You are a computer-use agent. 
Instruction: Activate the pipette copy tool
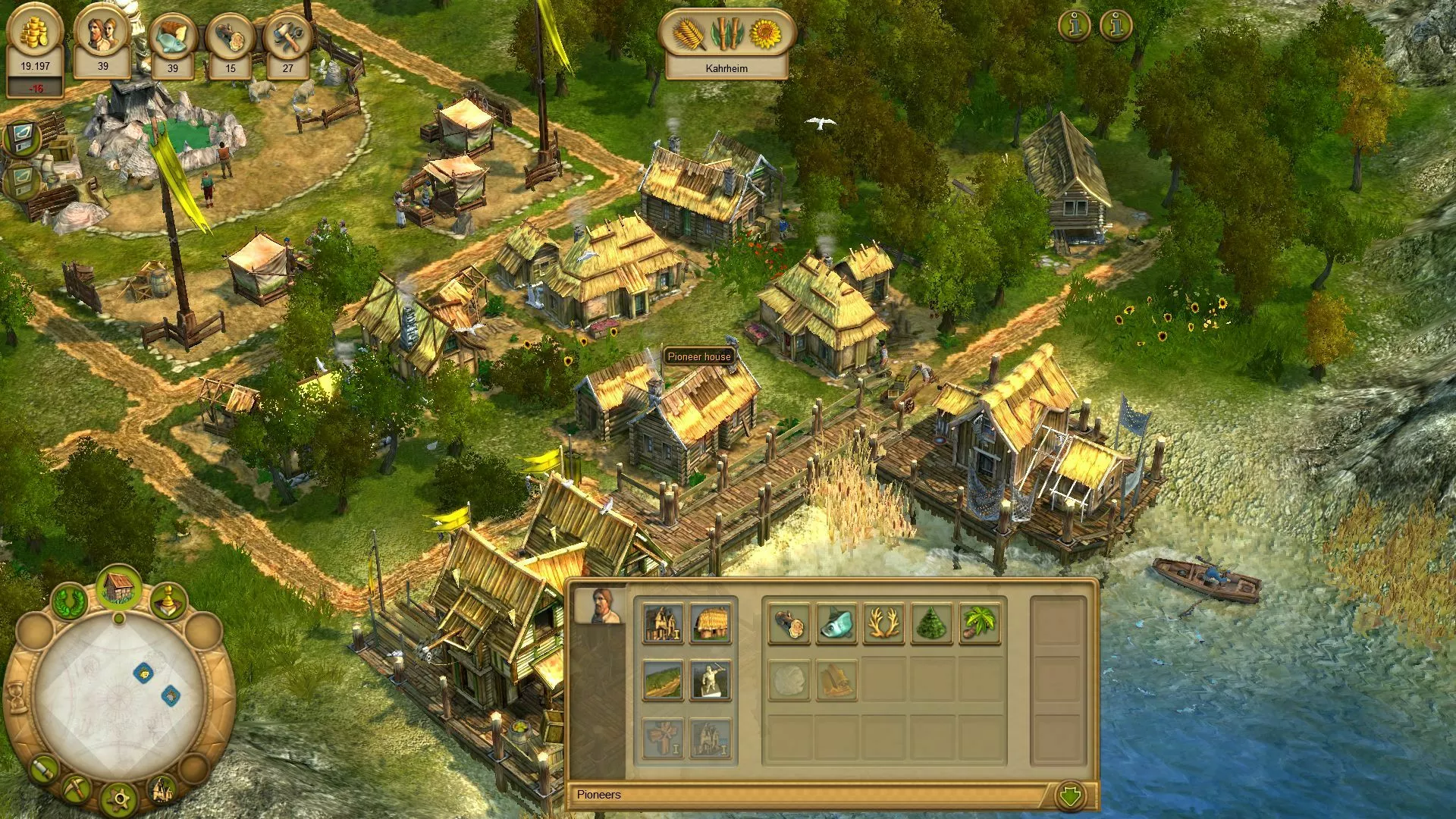pyautogui.click(x=43, y=769)
